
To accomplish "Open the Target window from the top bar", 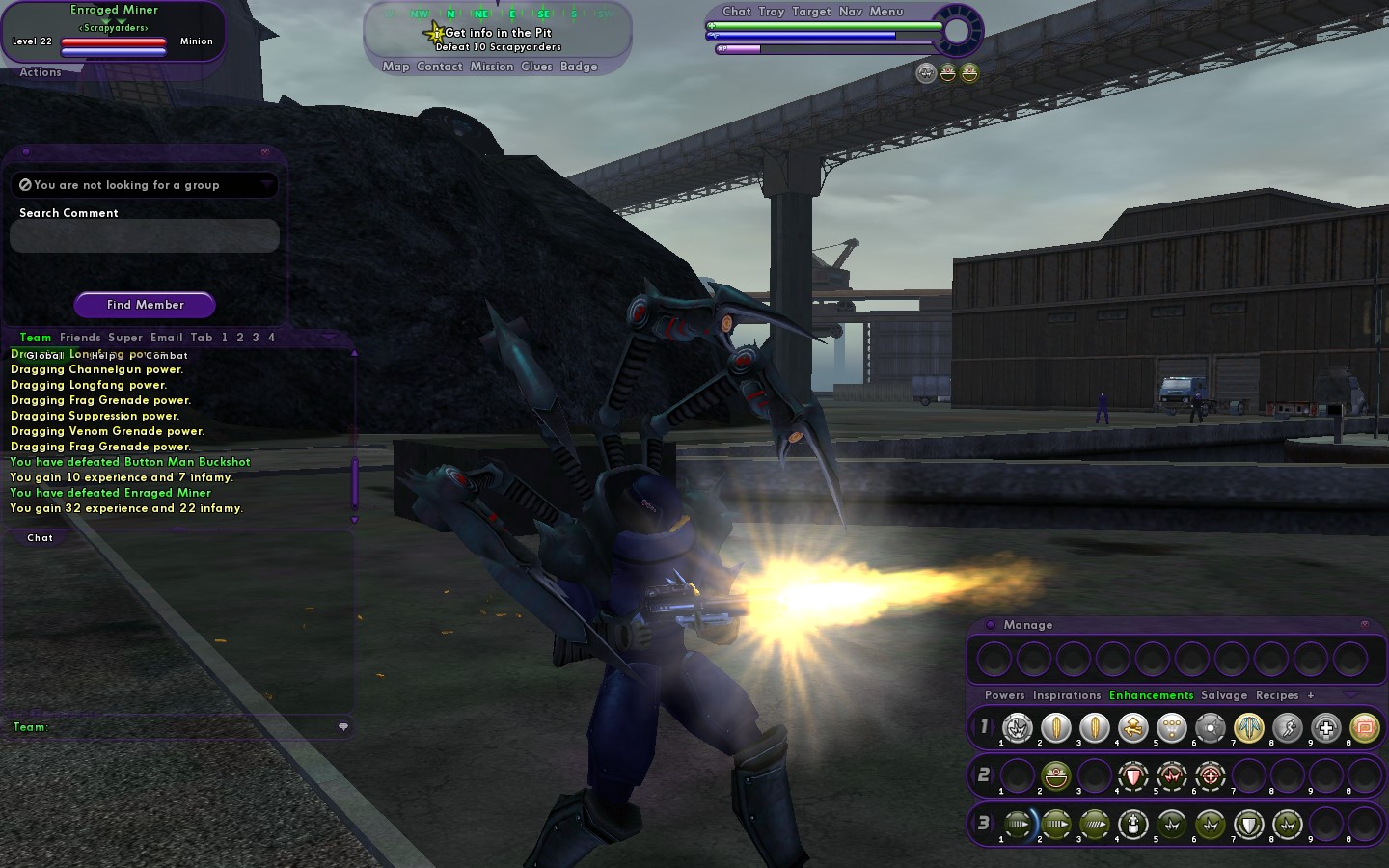I will pos(811,12).
